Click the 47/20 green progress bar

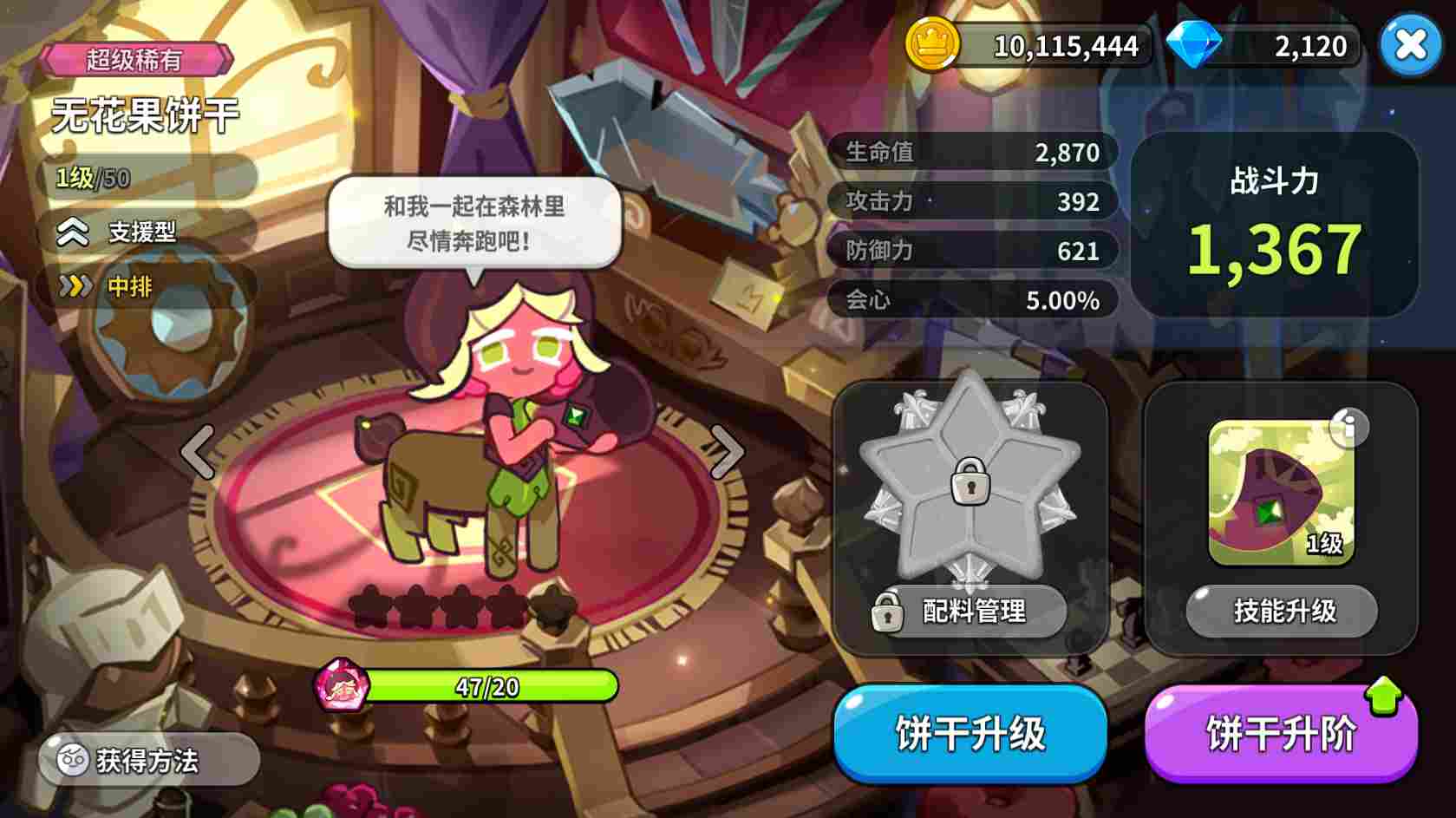pos(486,686)
